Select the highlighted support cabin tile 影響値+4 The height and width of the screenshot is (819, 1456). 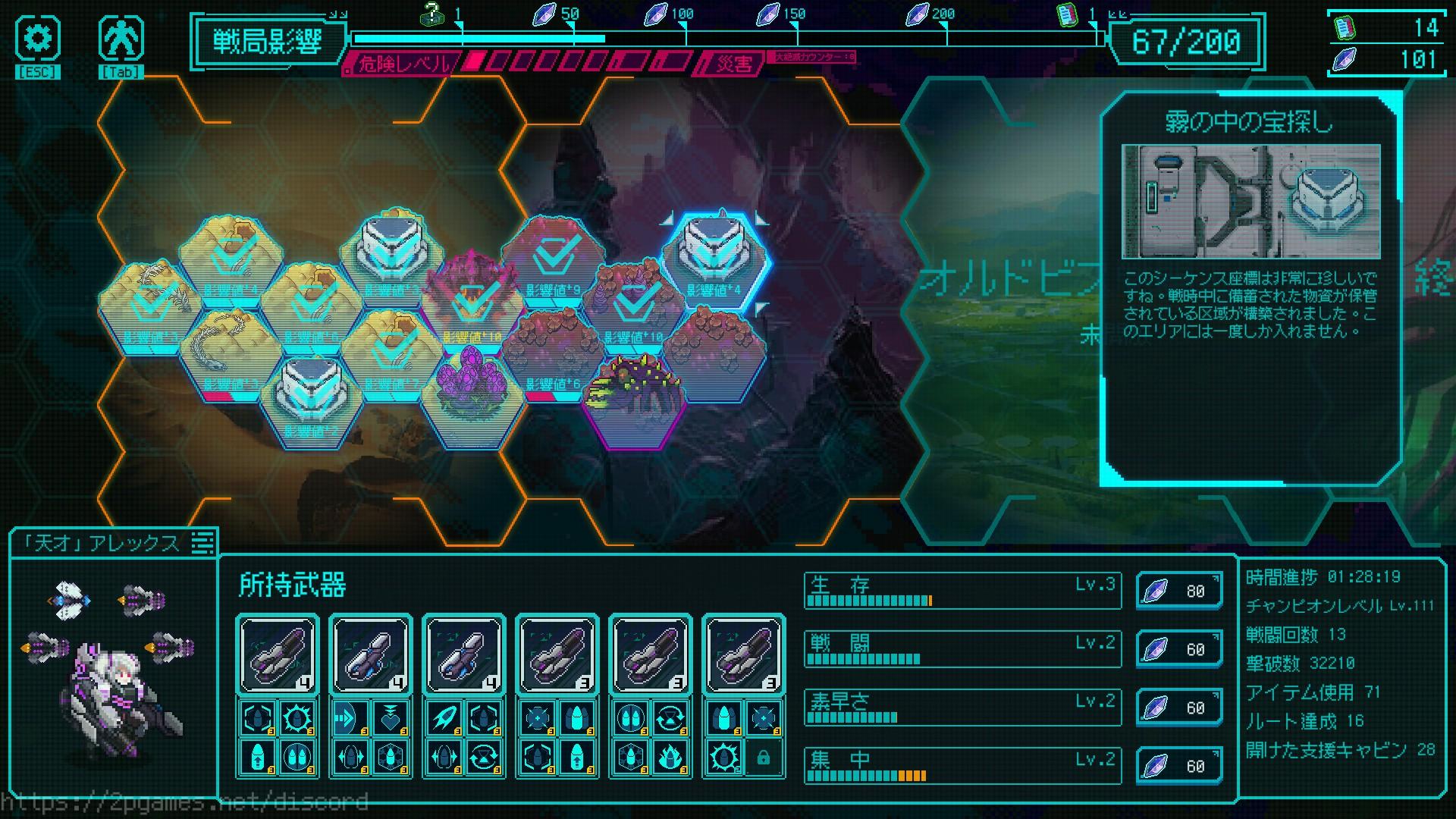(714, 261)
